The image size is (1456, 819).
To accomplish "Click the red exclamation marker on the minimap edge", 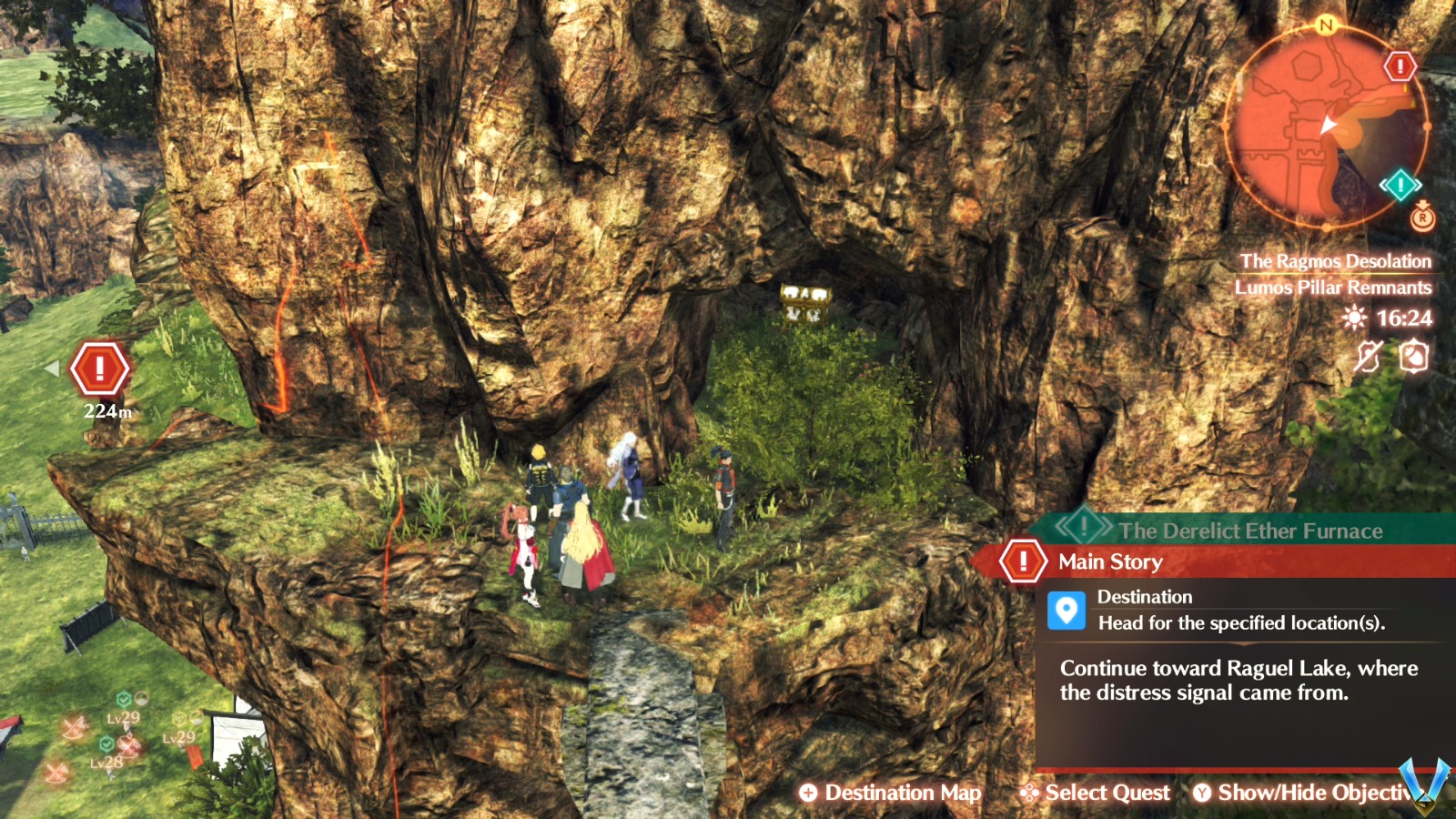I will [x=1399, y=66].
